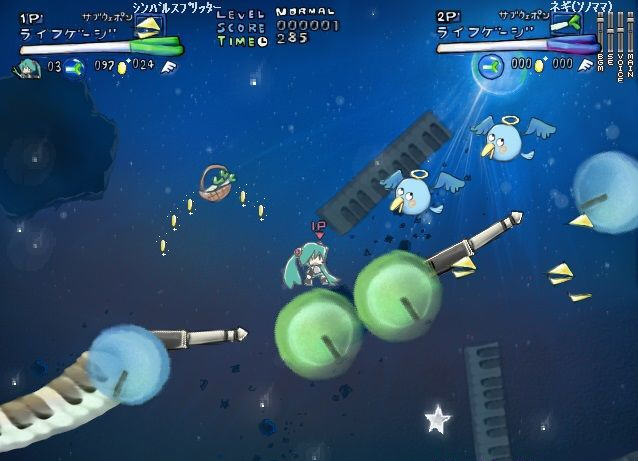This screenshot has width=638, height=461.
Task: Click the 1P Miku lives portrait
Action: [x=27, y=67]
